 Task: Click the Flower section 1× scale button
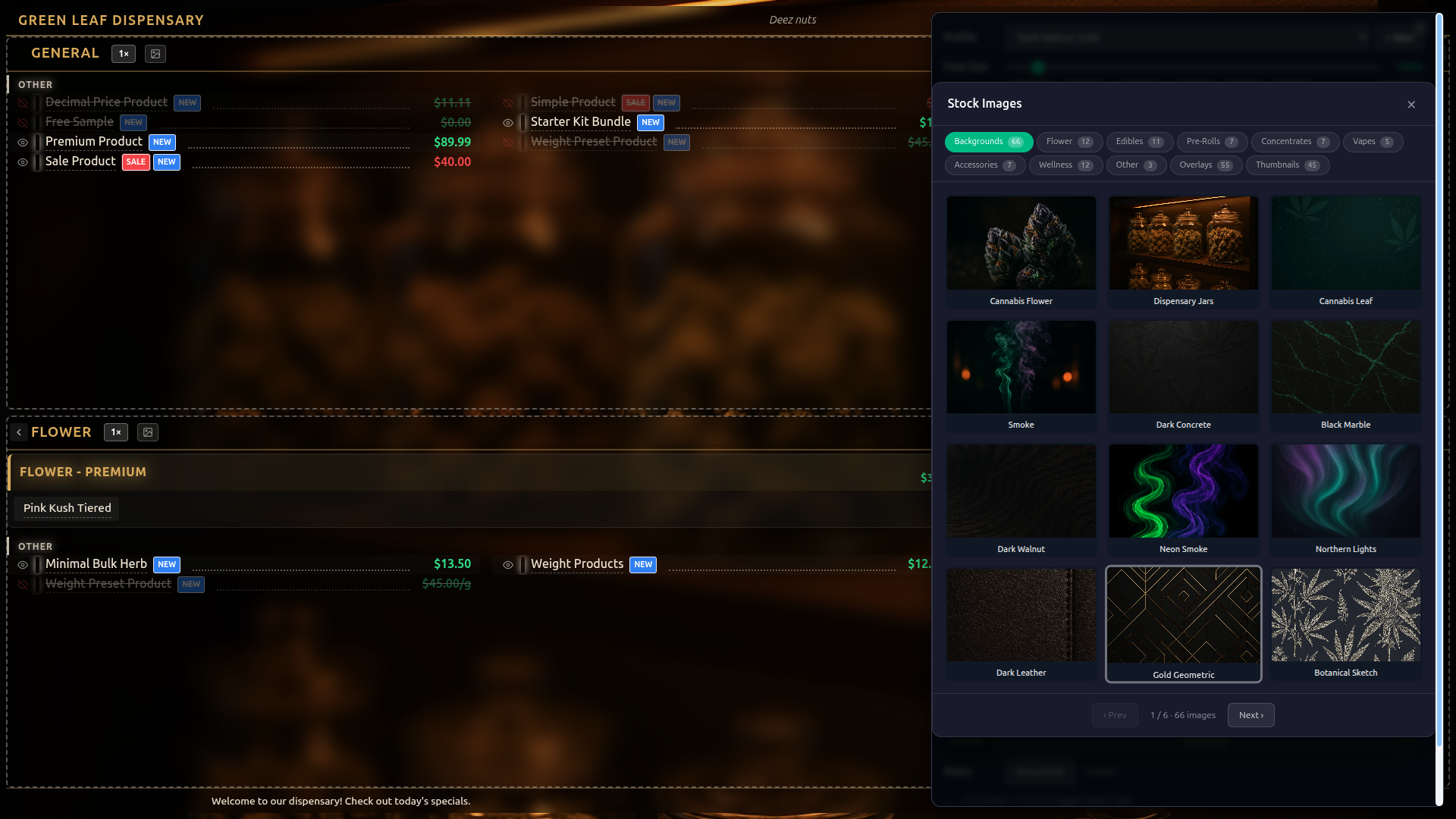(116, 432)
